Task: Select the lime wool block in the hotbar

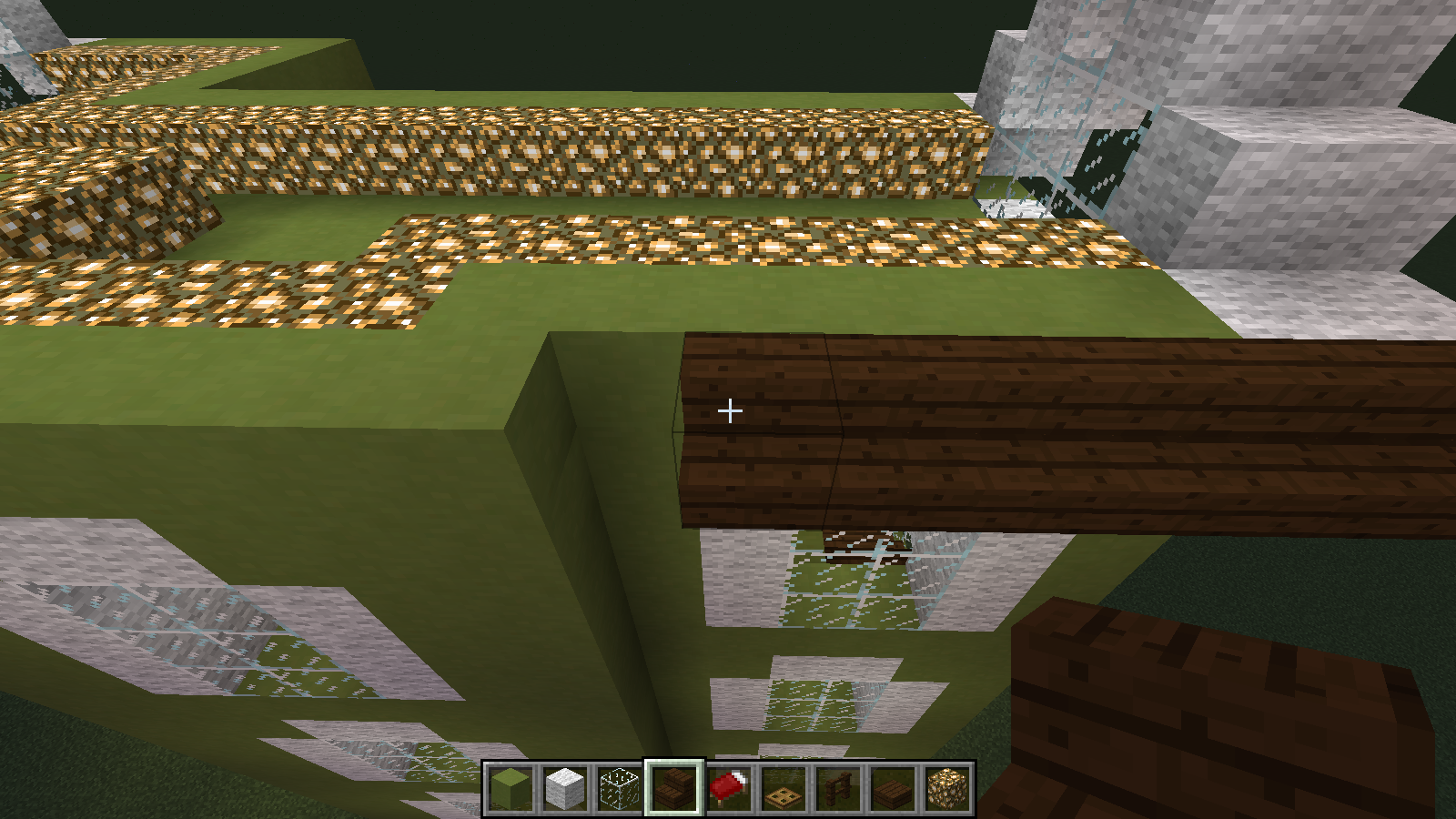Action: pyautogui.click(x=511, y=790)
